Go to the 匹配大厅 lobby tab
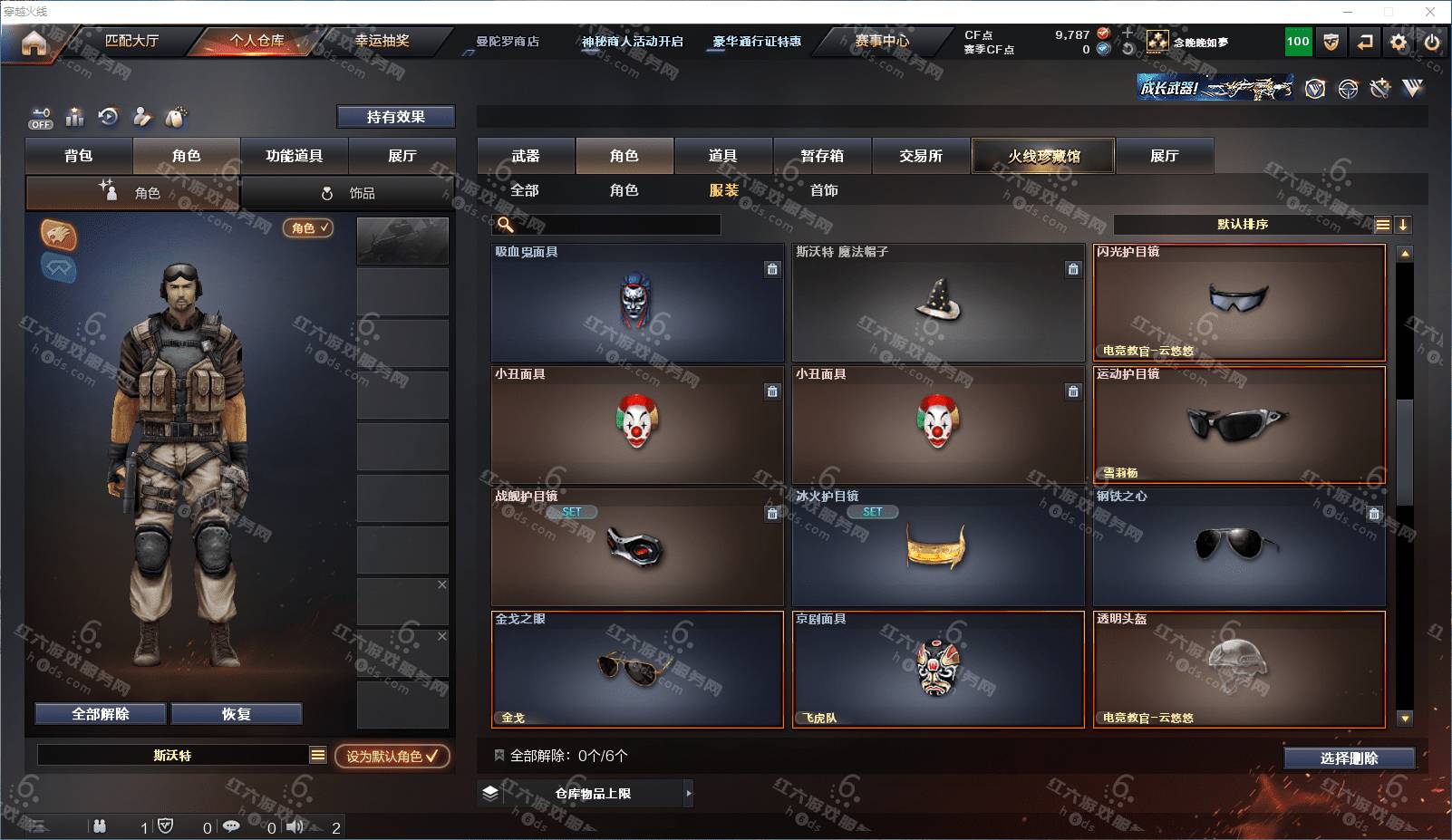 pos(131,41)
